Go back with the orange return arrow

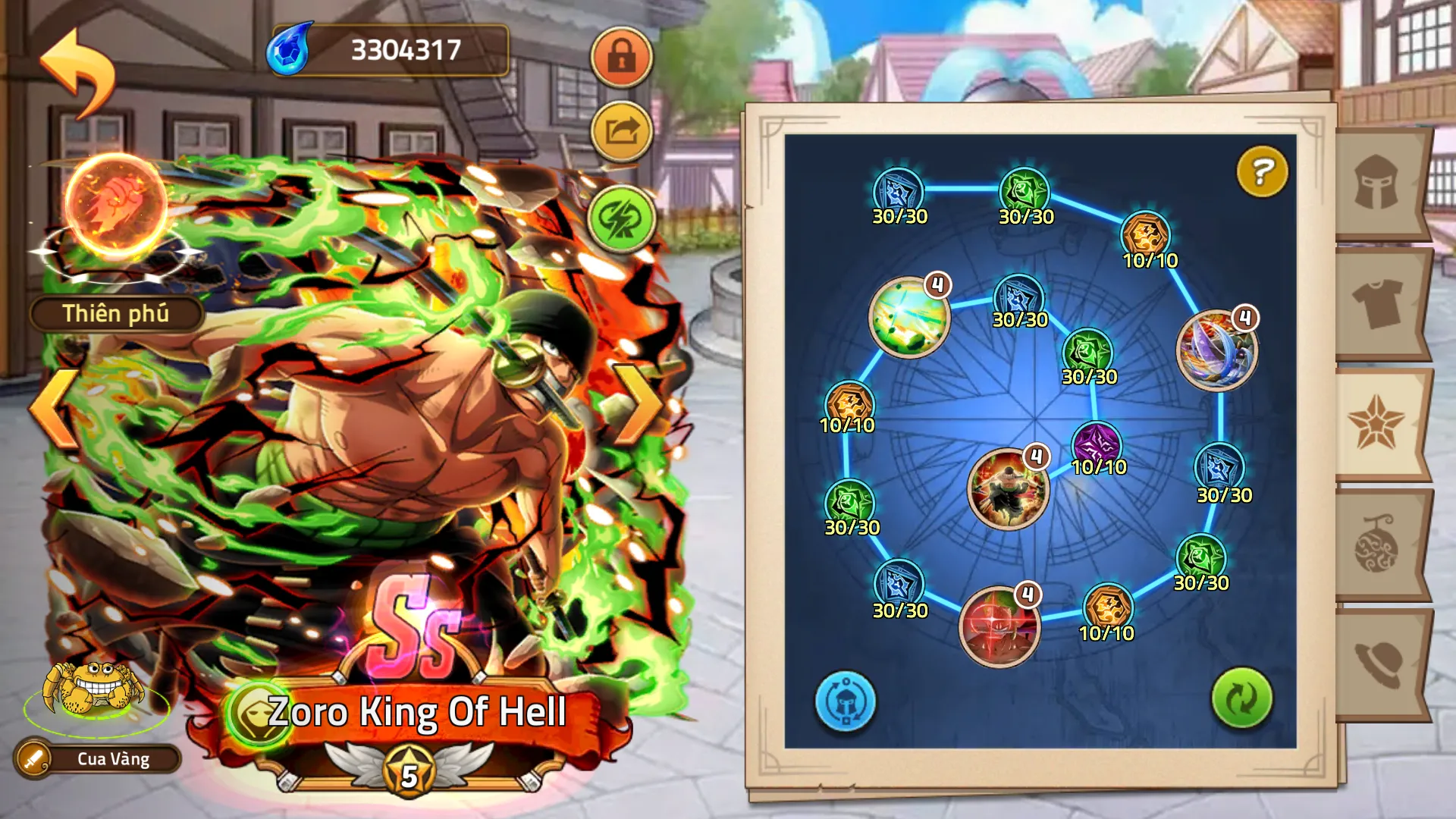(78, 72)
